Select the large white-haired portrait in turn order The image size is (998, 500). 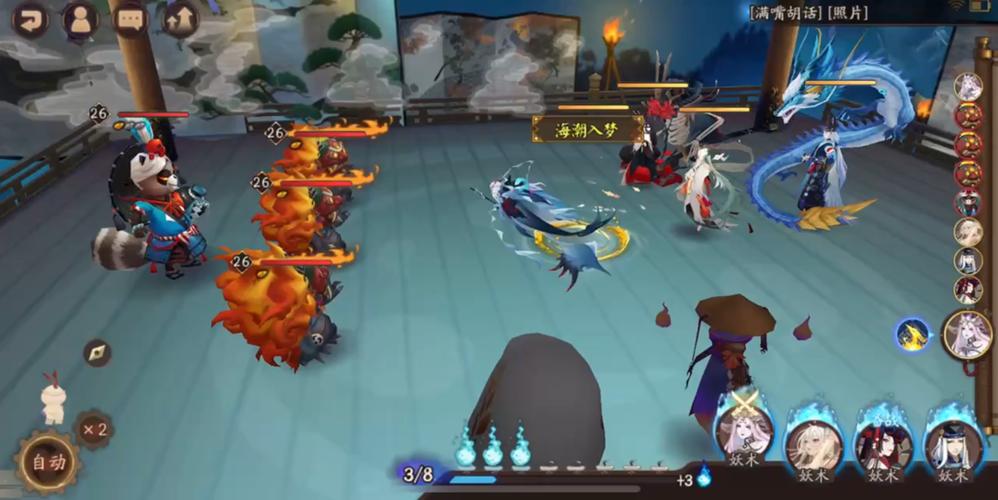(x=967, y=334)
